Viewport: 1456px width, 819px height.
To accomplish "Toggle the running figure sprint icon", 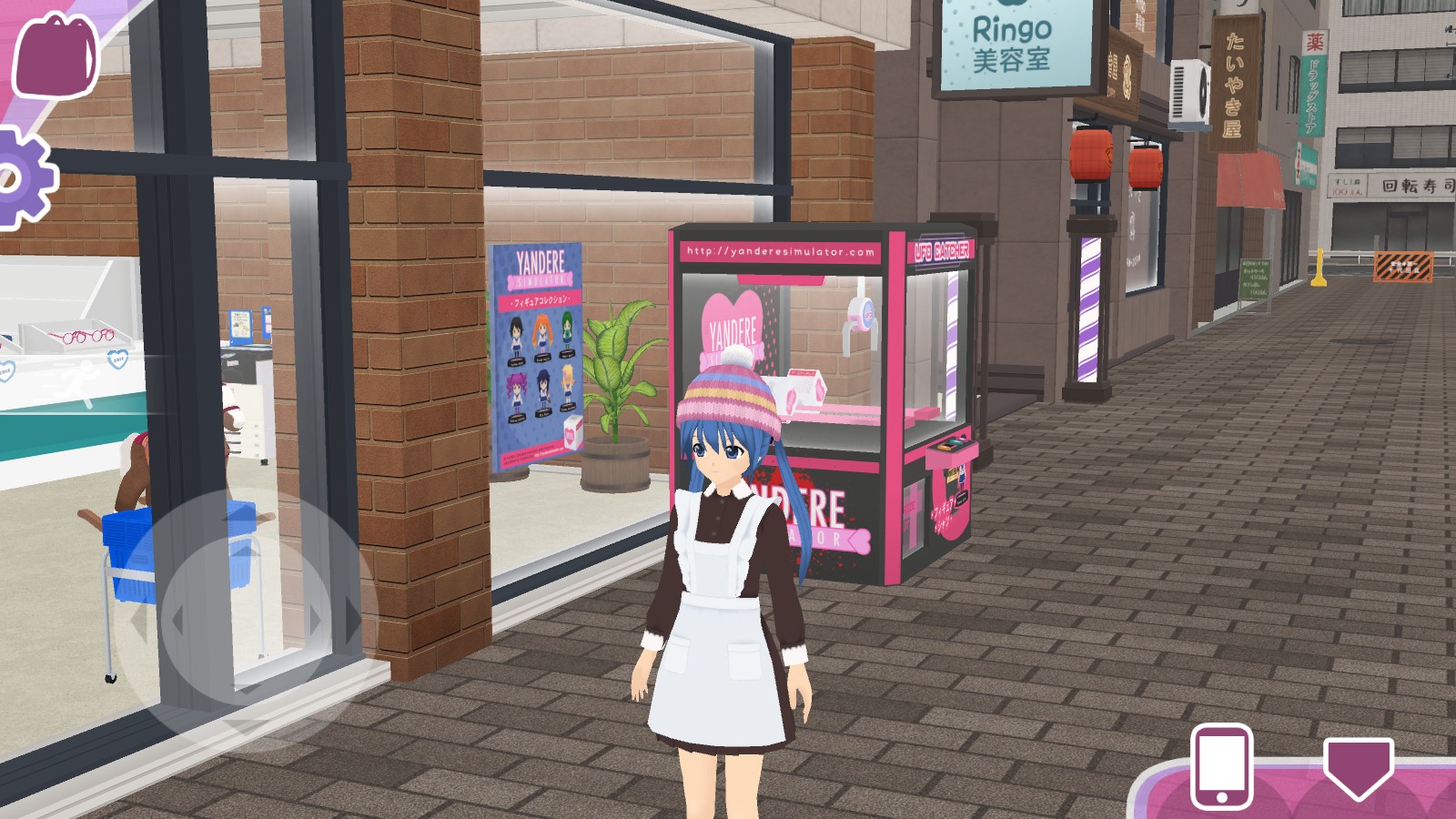I will coord(73,380).
